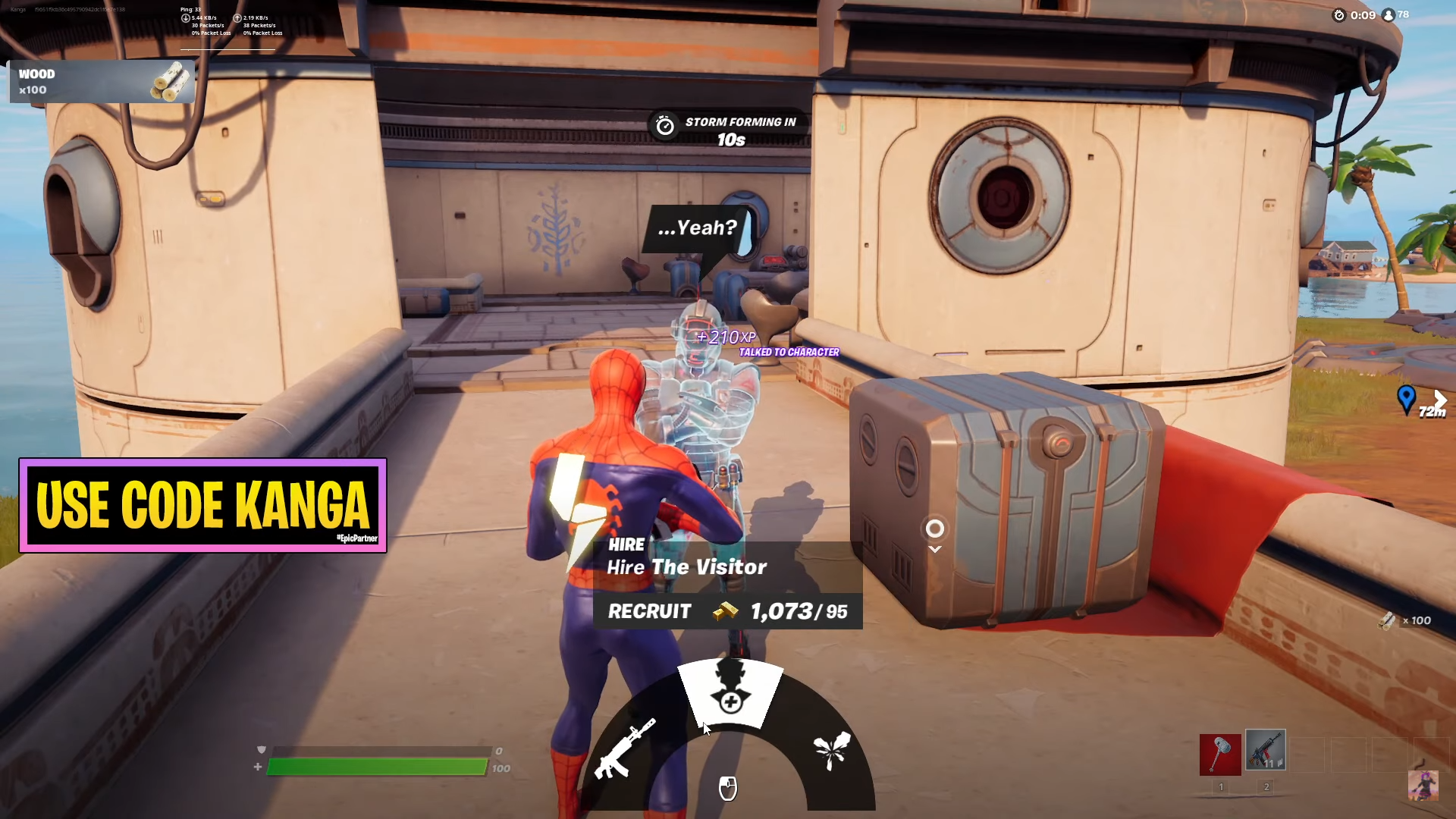Click the blue map marker pin
The image size is (1456, 819).
pos(1406,398)
